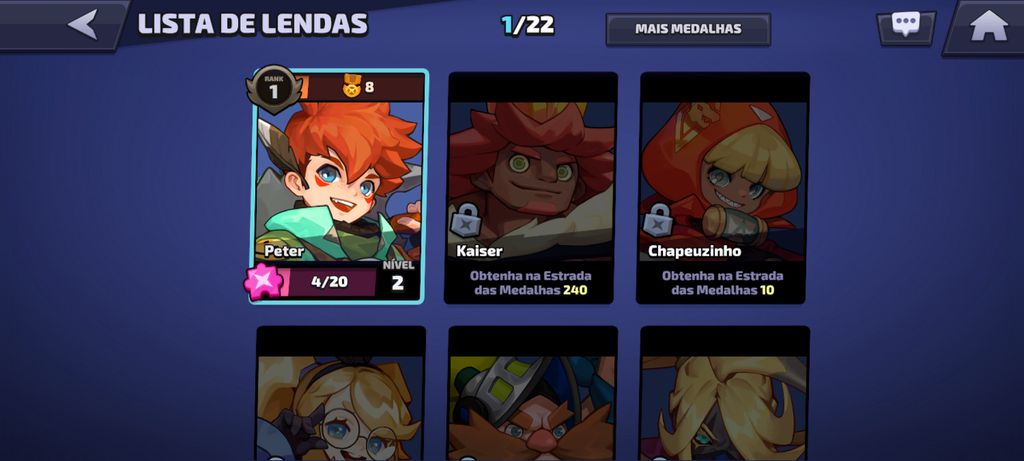Pick the orange-mustached dwarf card
Image resolution: width=1024 pixels, height=461 pixels.
point(531,395)
